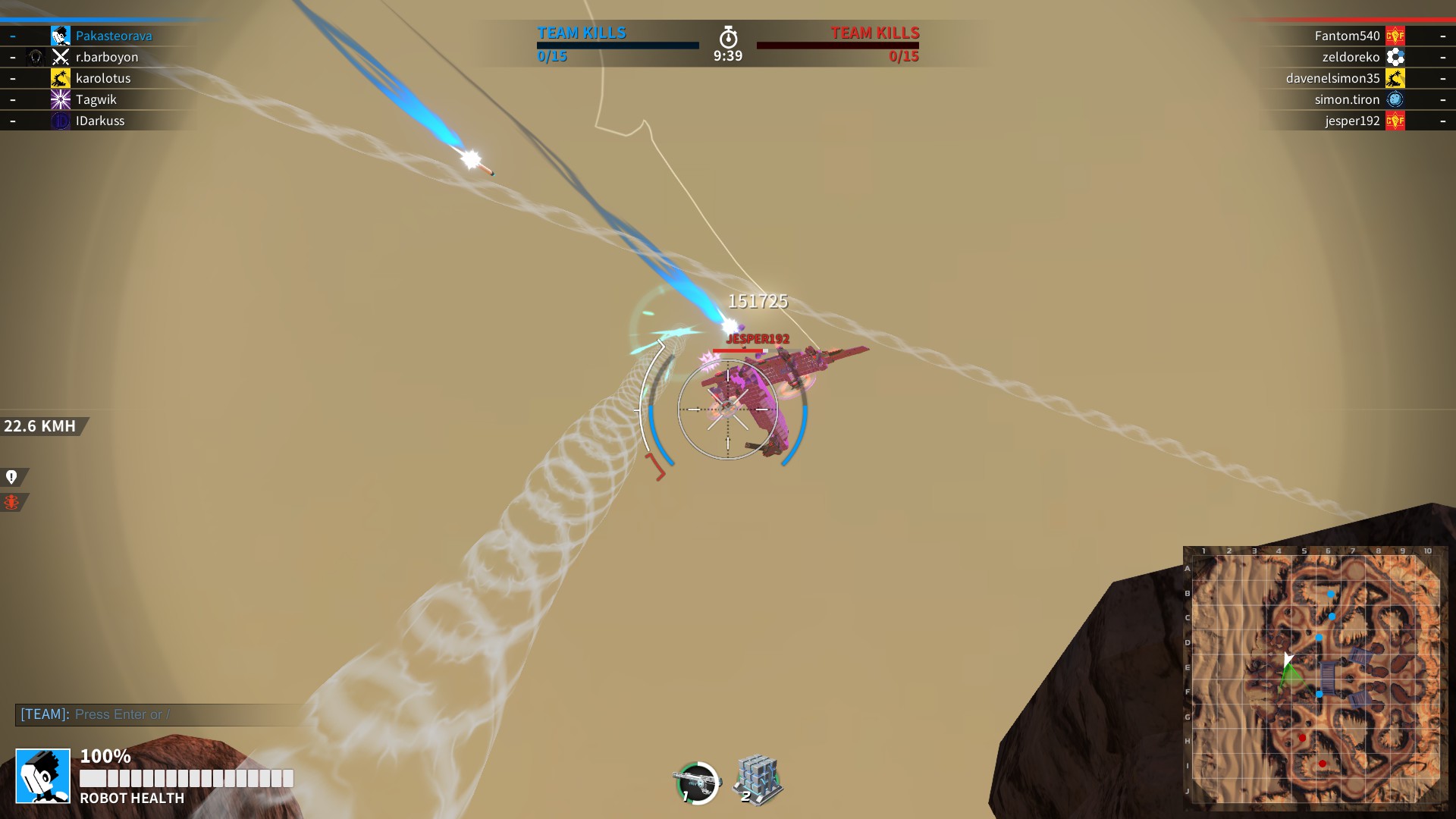Click the red bug icon
The image size is (1456, 819).
pos(11,502)
